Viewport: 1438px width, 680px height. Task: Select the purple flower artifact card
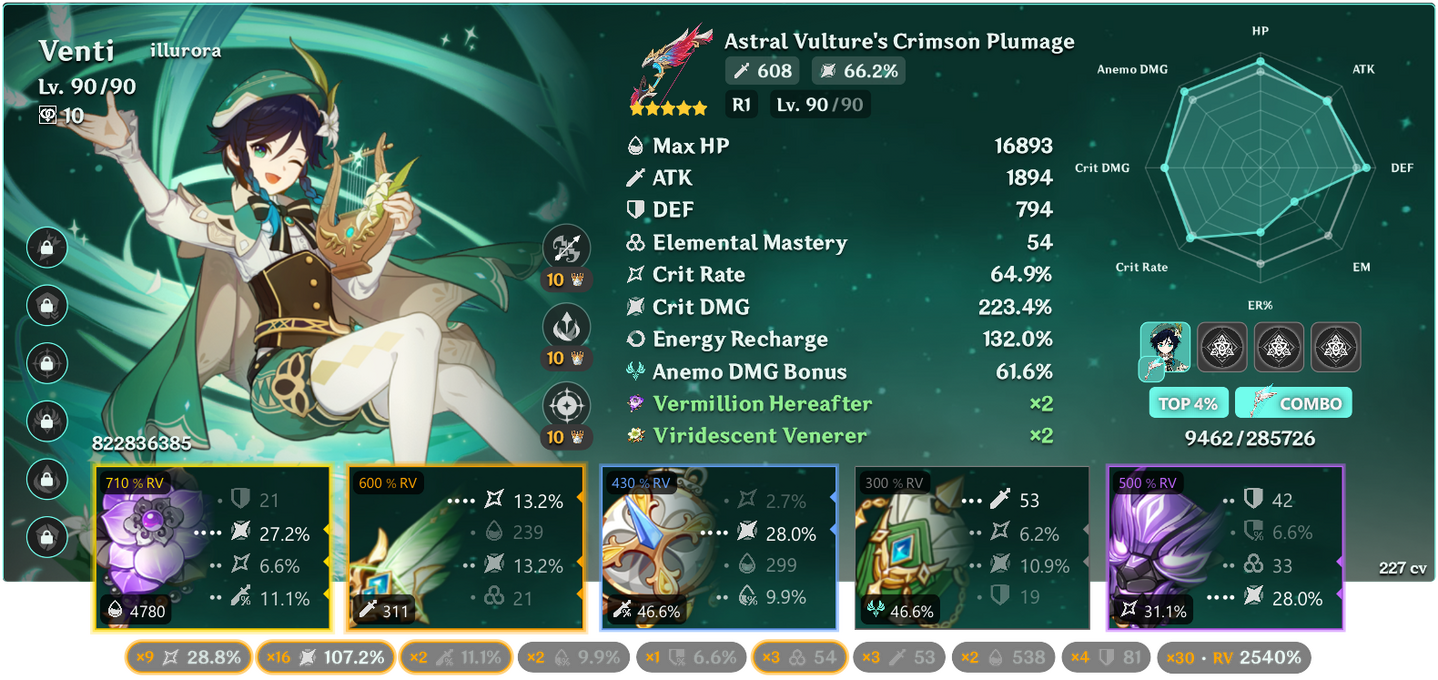point(211,550)
